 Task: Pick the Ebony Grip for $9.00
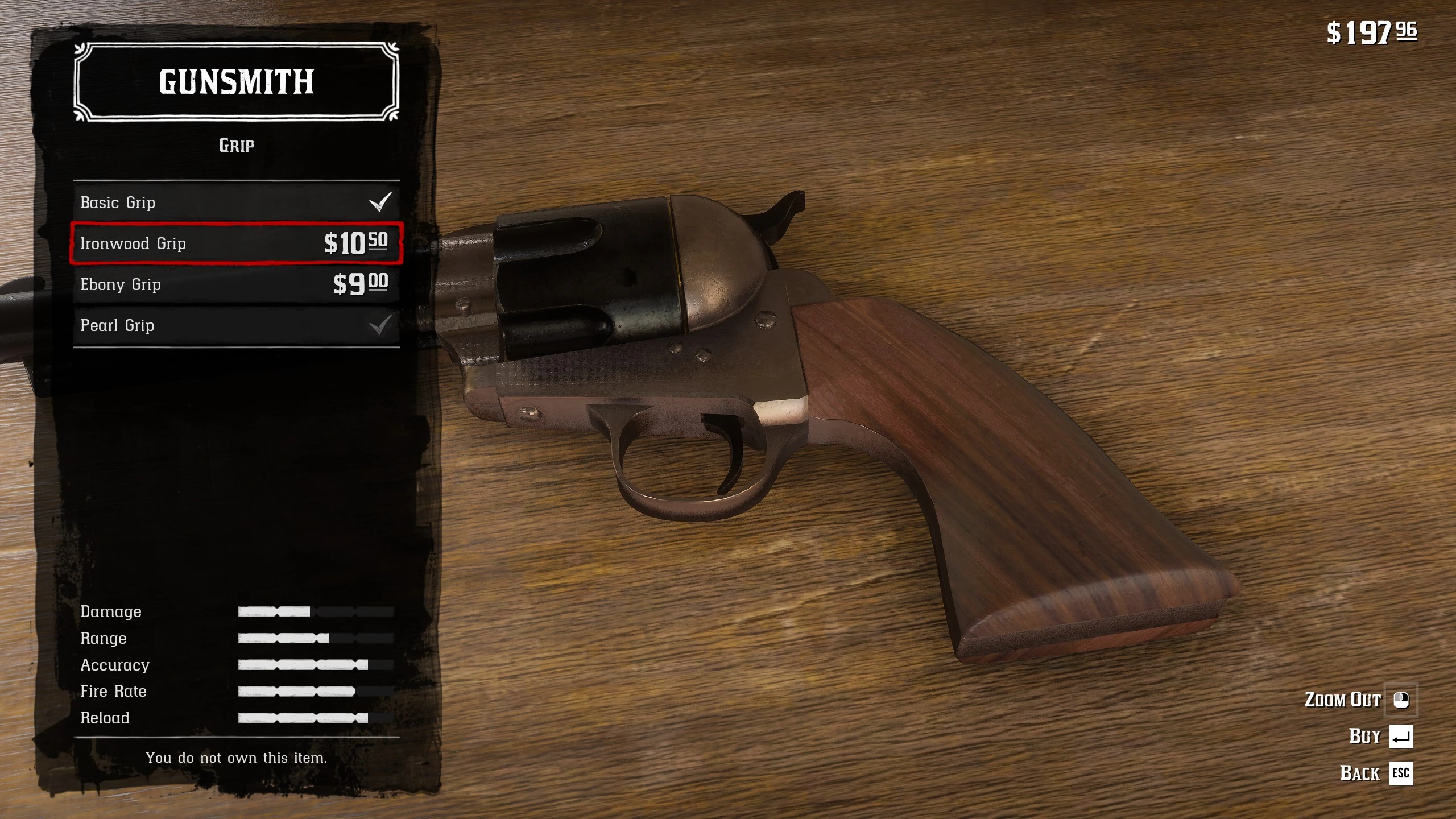pyautogui.click(x=236, y=284)
